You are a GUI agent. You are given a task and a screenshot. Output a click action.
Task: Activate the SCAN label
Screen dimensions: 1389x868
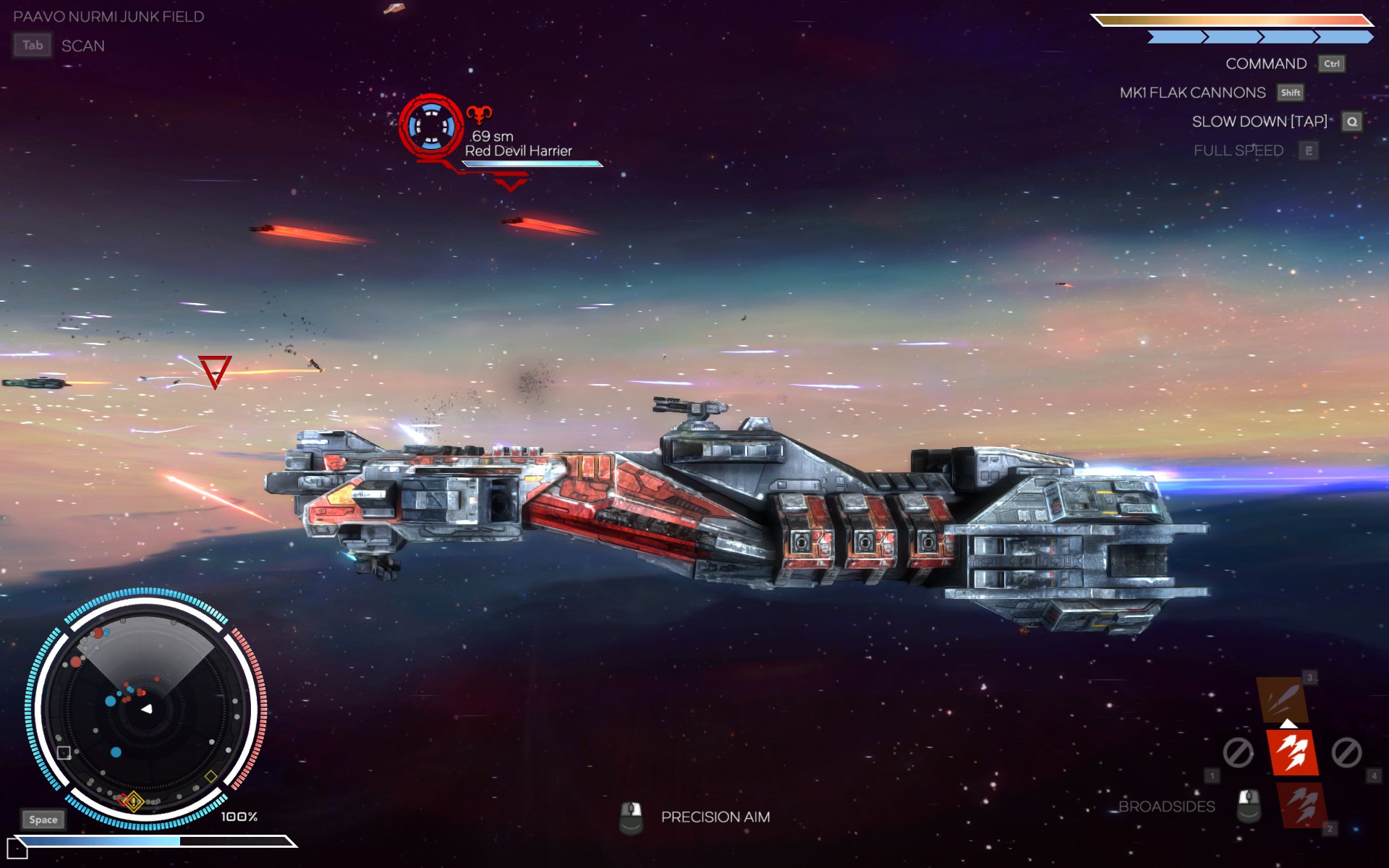coord(83,46)
